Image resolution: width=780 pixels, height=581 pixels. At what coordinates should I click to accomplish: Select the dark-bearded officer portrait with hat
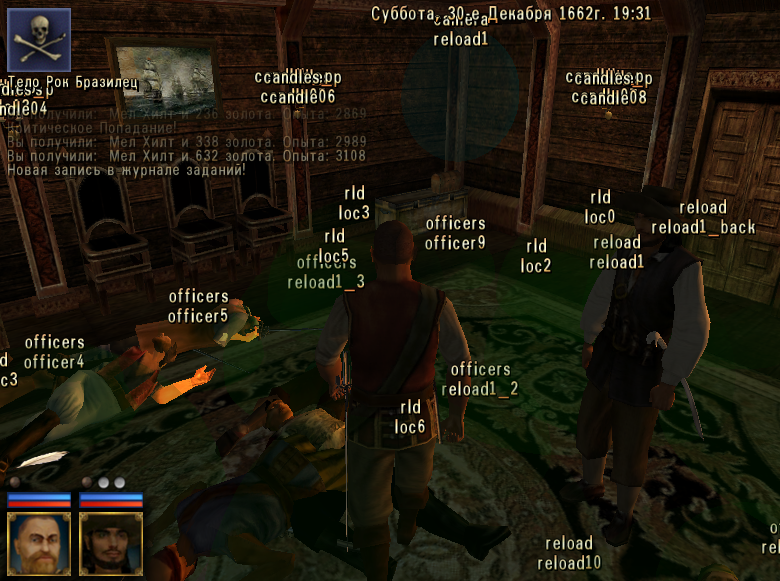pyautogui.click(x=111, y=541)
